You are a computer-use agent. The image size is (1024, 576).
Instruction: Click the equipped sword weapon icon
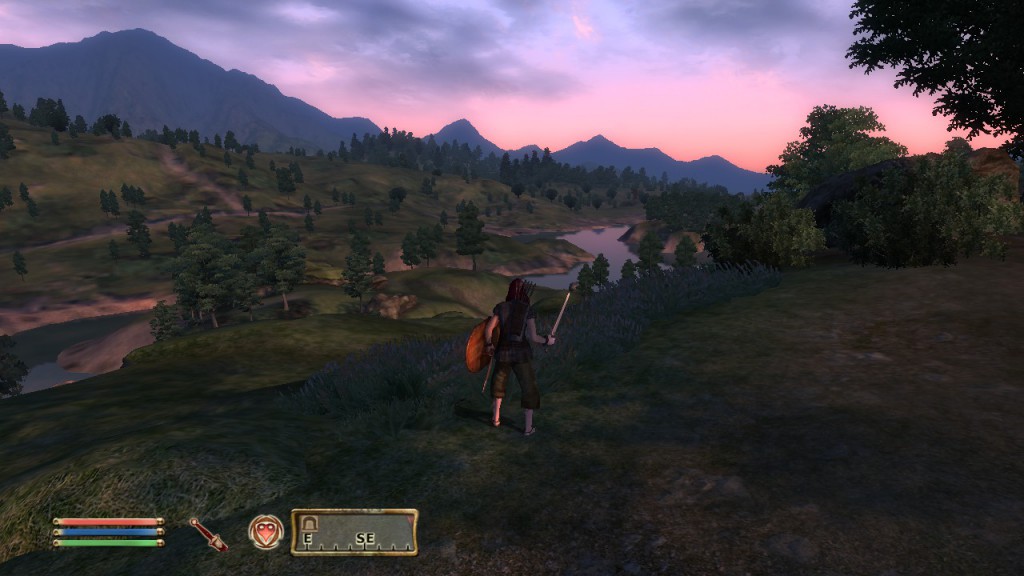[209, 533]
